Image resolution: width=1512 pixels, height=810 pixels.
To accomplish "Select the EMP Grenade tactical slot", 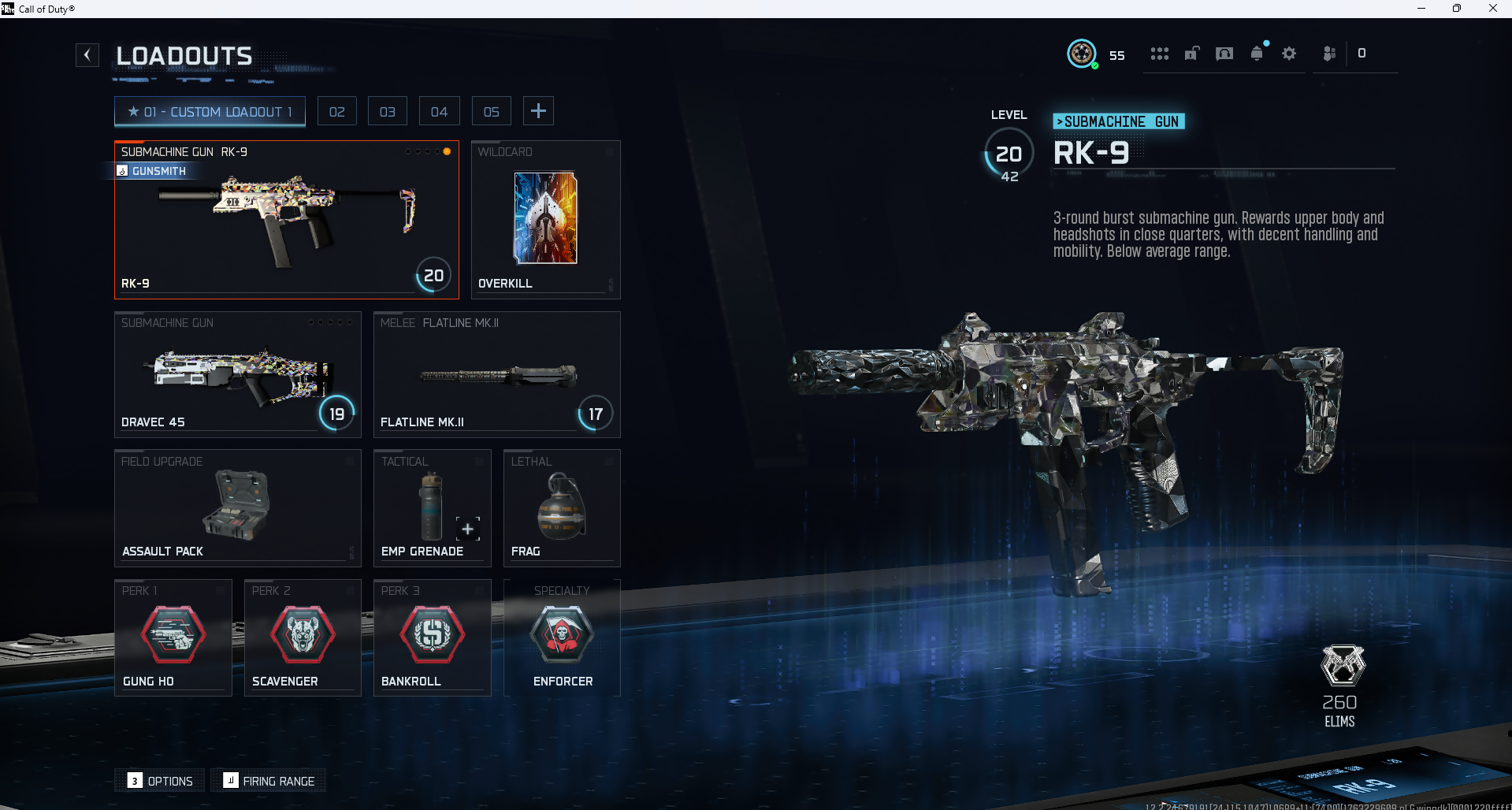I will (431, 508).
